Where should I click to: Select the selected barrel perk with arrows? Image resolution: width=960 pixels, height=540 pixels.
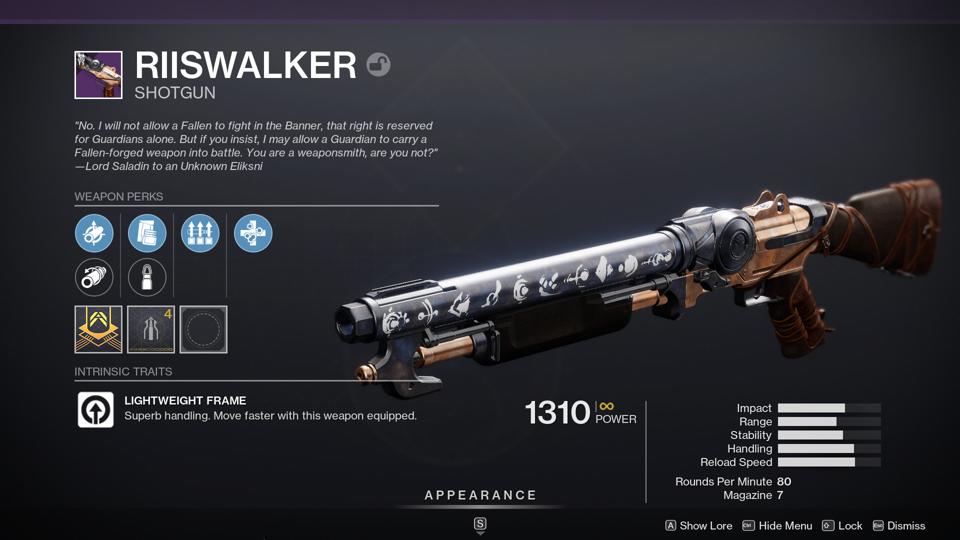pyautogui.click(x=94, y=233)
